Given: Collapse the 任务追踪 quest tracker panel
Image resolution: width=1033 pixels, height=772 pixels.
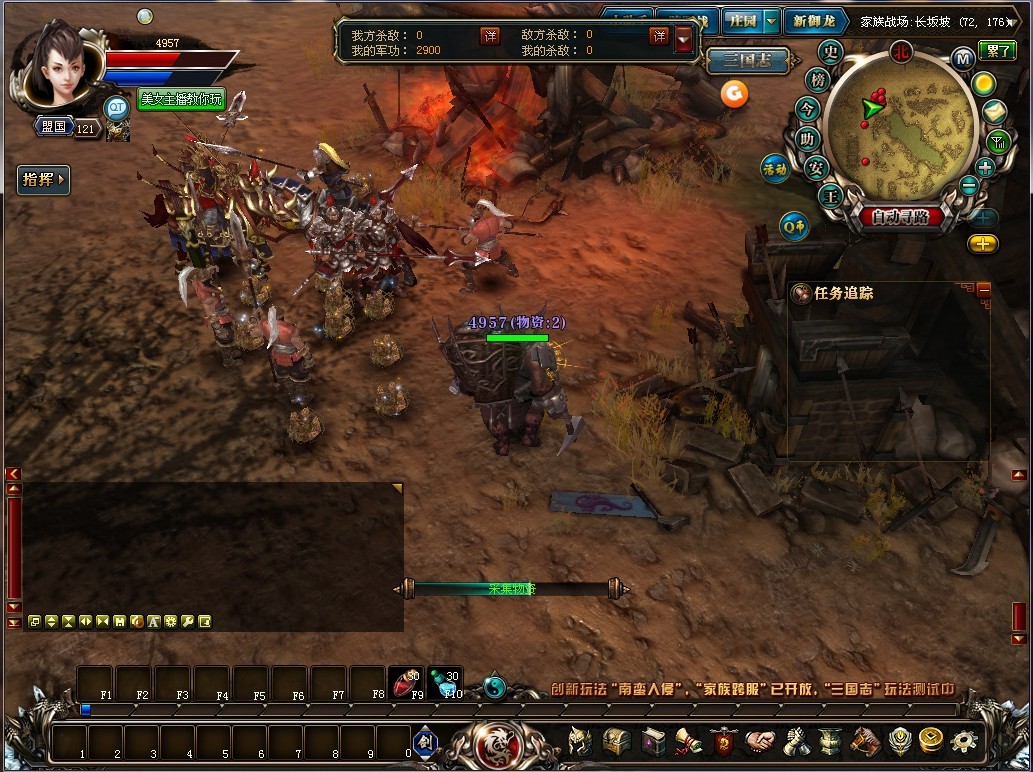Looking at the screenshot, I should 983,289.
